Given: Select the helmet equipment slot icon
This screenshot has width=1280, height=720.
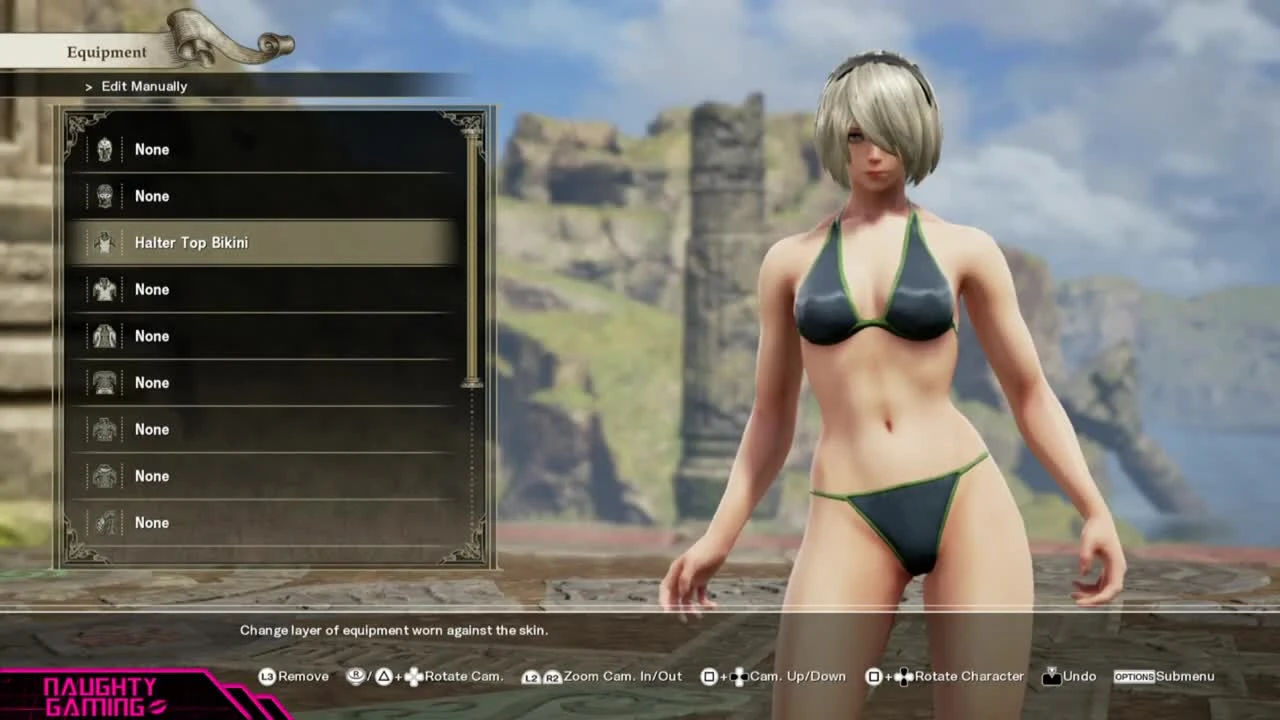Looking at the screenshot, I should point(105,149).
